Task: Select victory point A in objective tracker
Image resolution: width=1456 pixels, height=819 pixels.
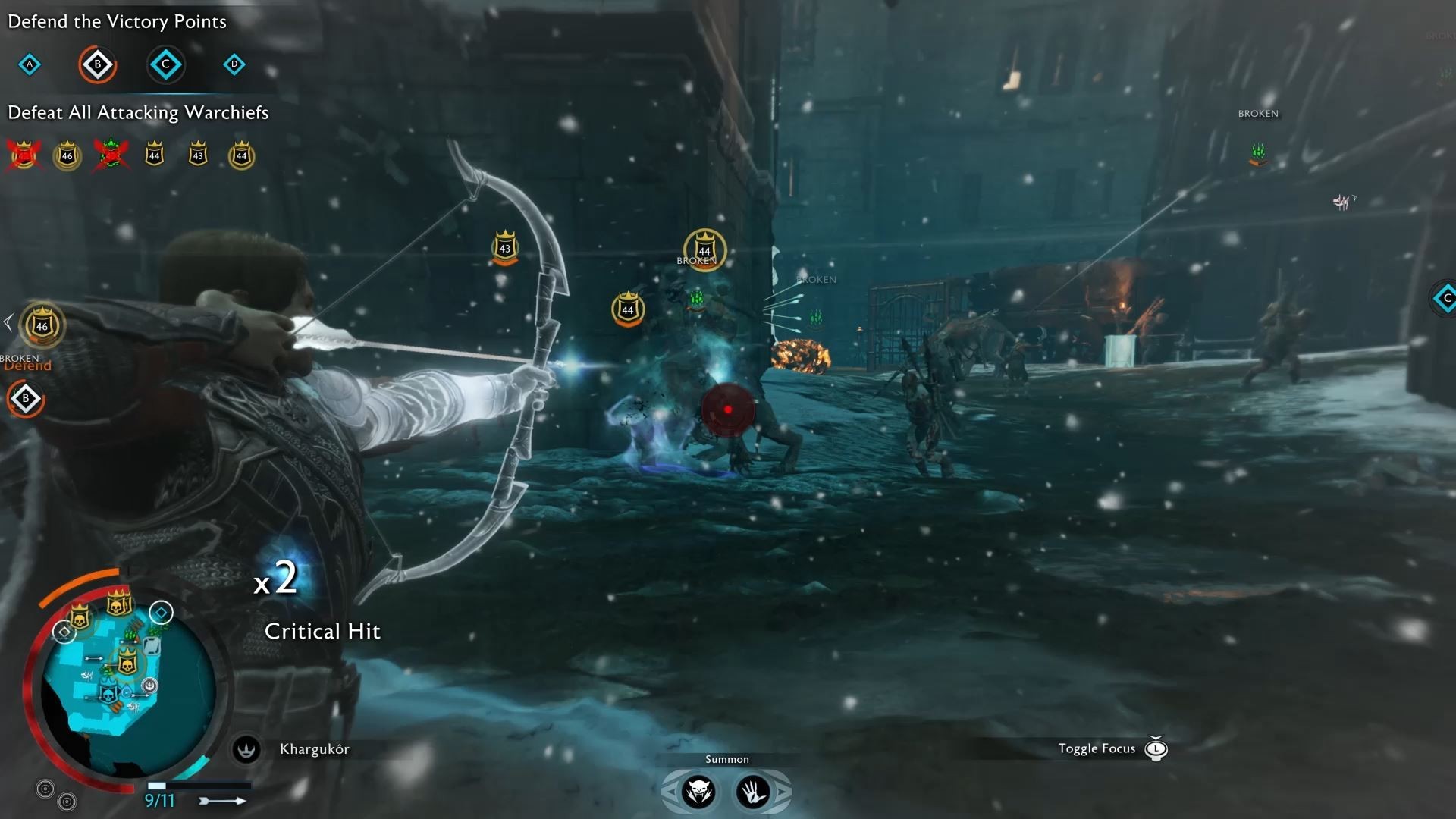Action: click(x=30, y=64)
